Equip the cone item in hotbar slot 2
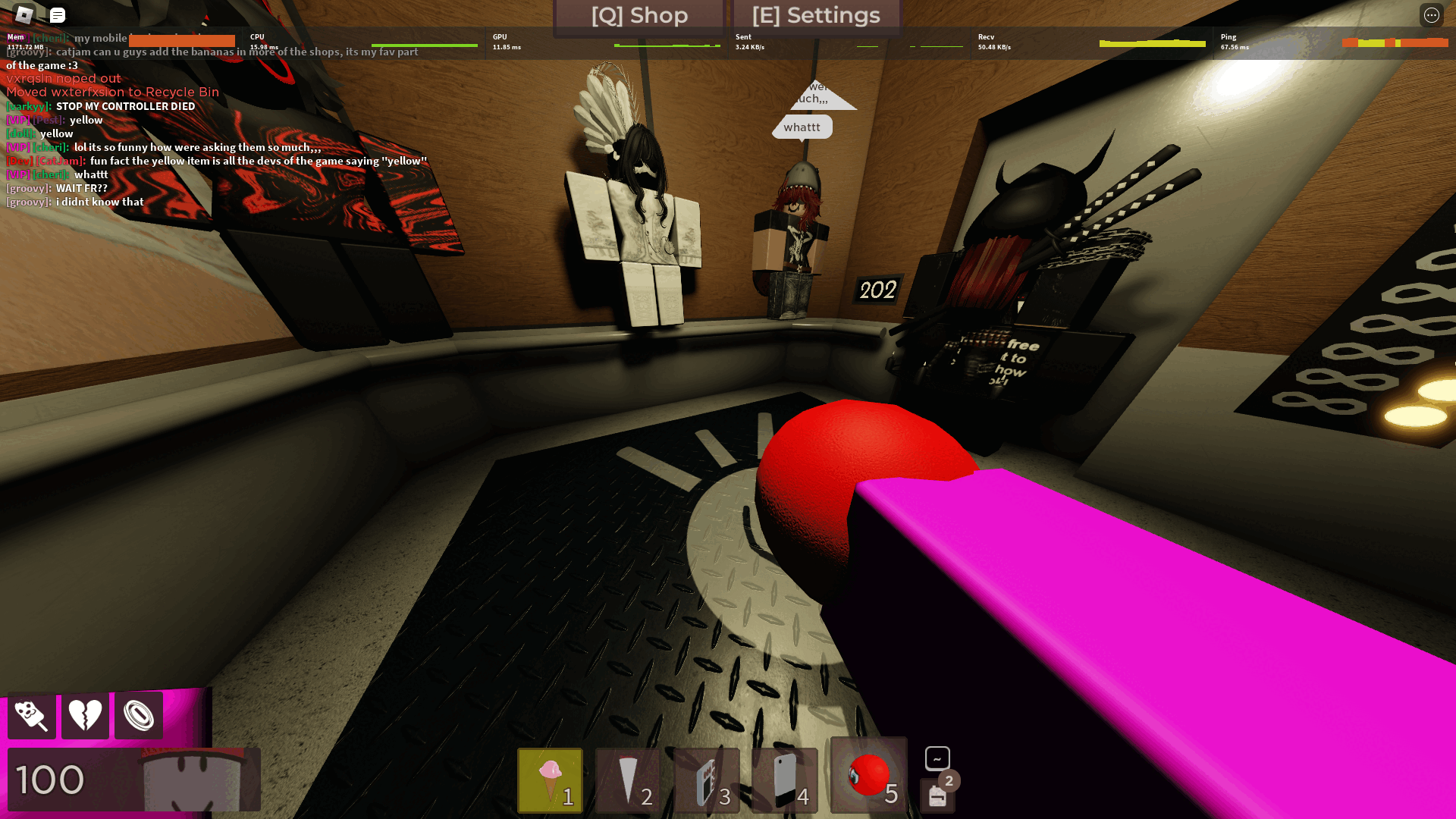 tap(628, 780)
